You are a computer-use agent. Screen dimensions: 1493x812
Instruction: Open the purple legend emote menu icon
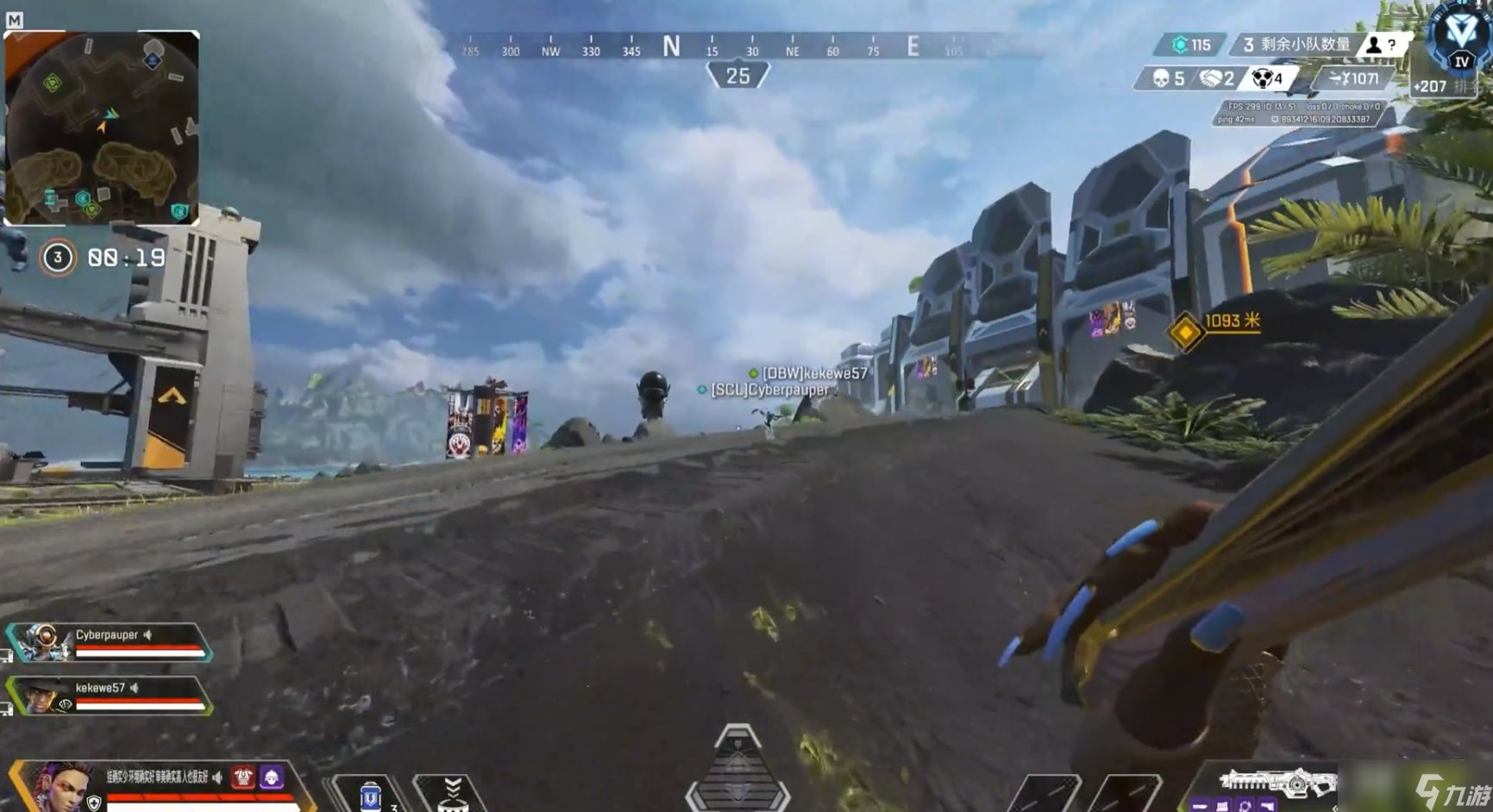pyautogui.click(x=271, y=778)
